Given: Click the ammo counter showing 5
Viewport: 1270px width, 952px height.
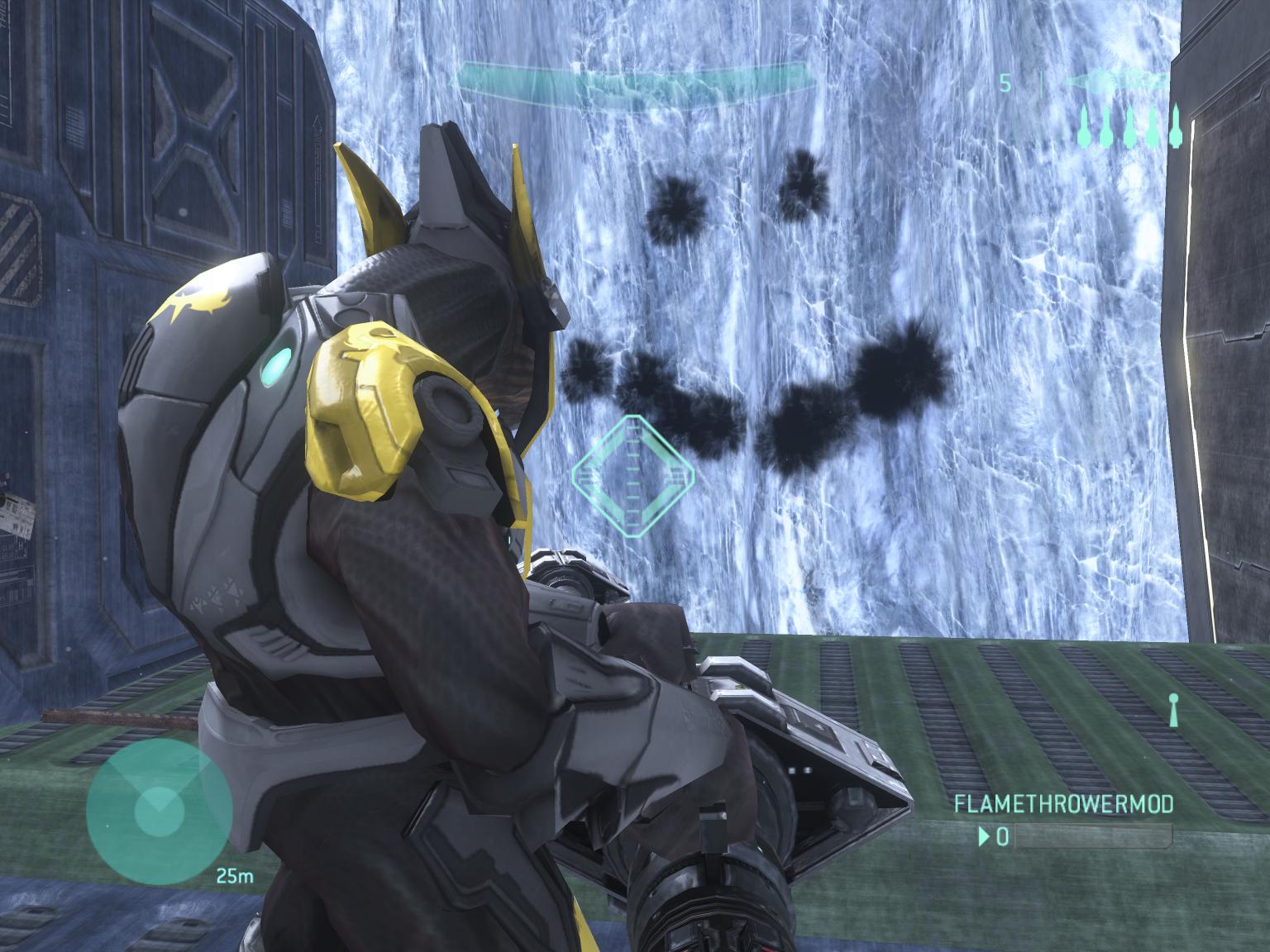Looking at the screenshot, I should point(1005,81).
